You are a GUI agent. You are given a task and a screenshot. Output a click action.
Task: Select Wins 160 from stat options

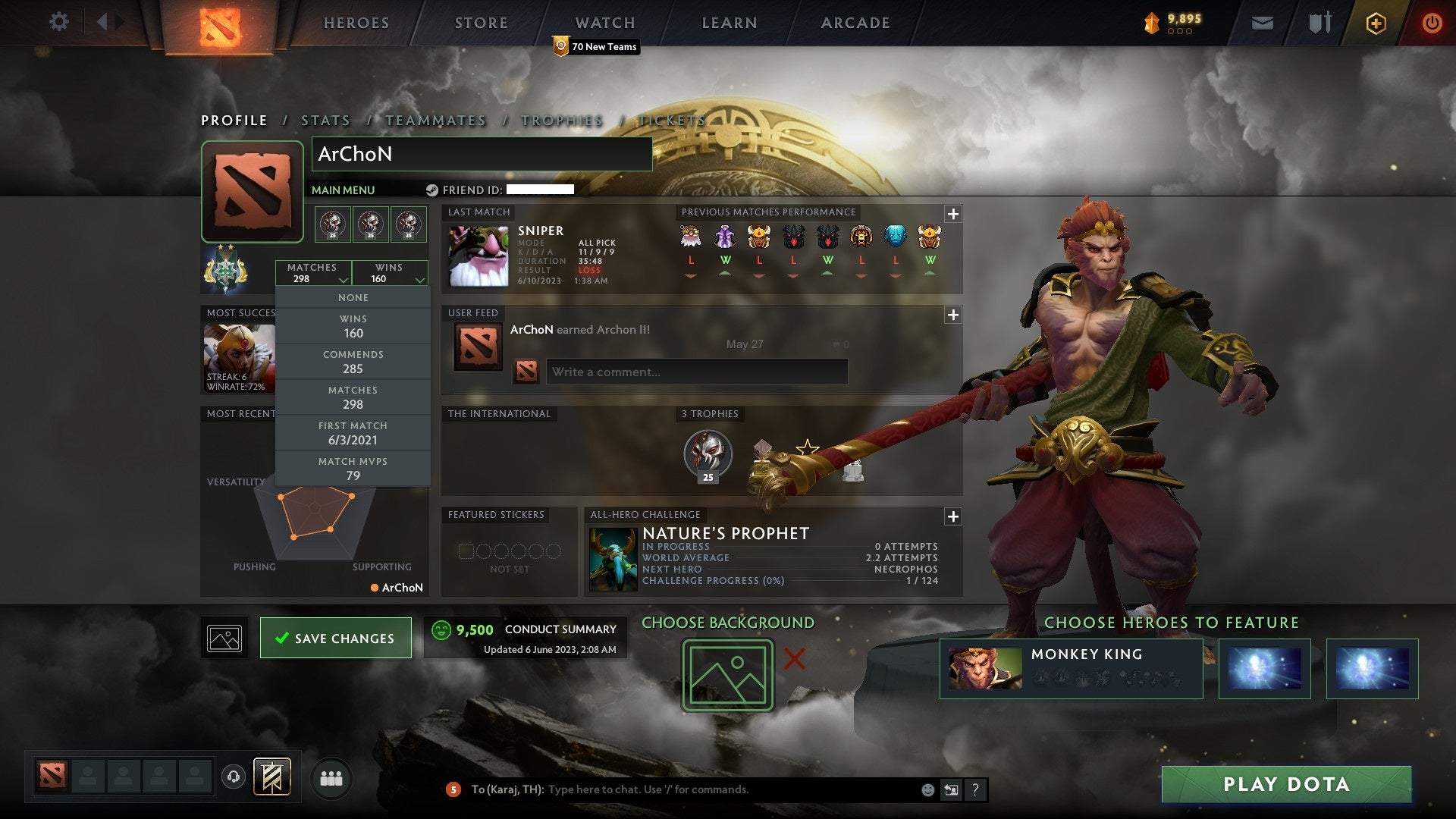point(353,326)
